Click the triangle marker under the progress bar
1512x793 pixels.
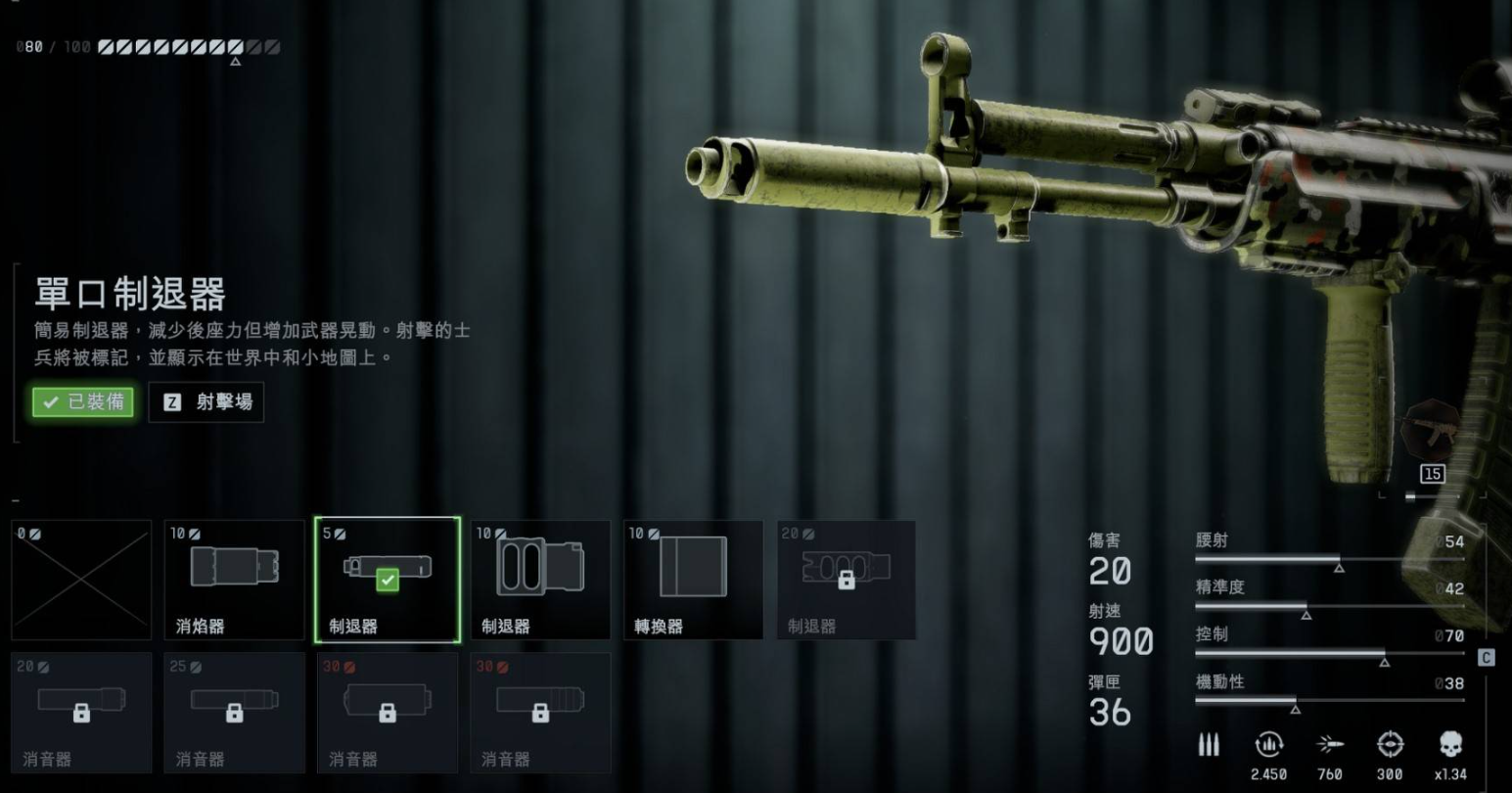point(235,61)
